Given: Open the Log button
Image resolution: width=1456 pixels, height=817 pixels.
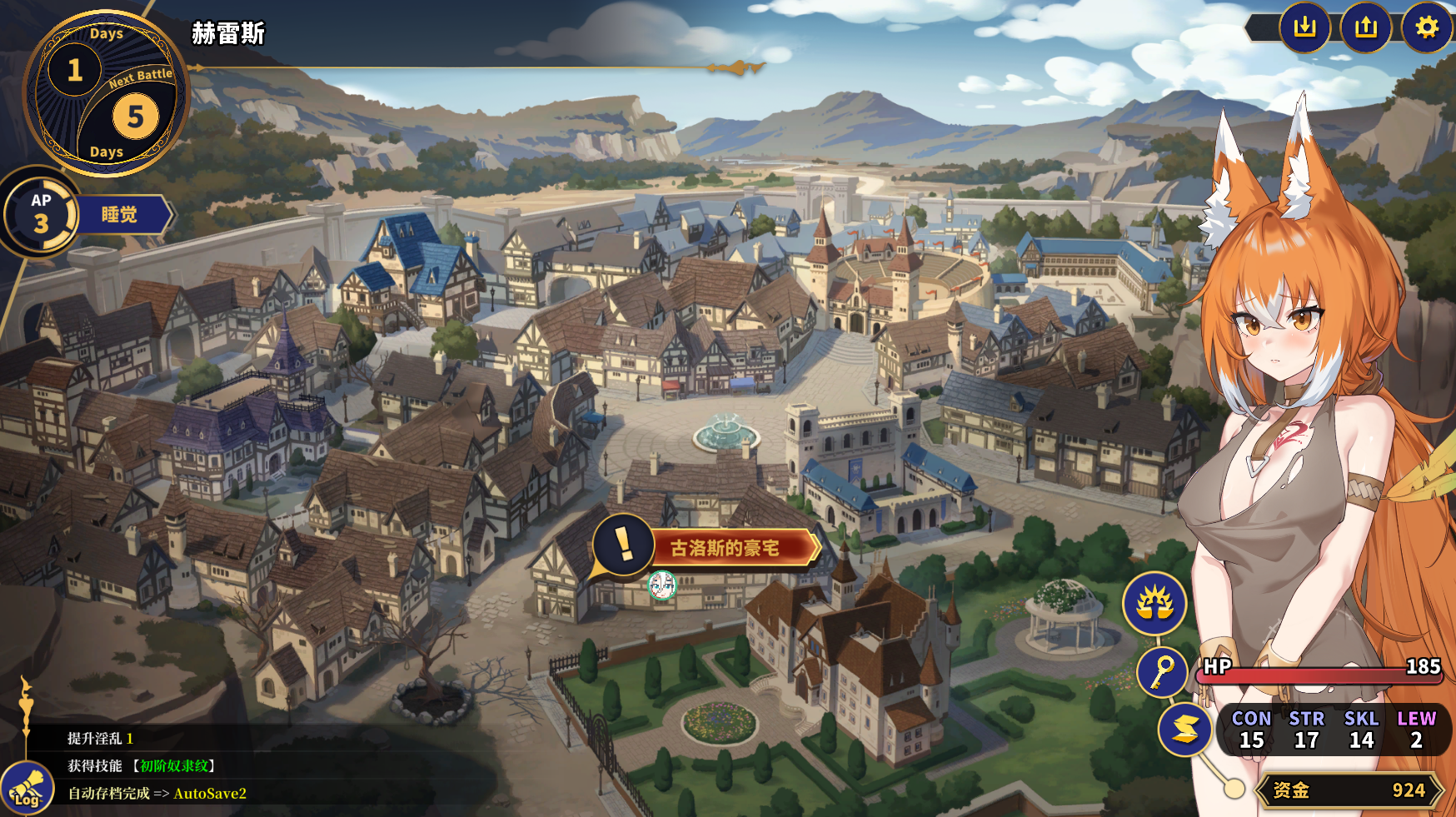Looking at the screenshot, I should pos(27,790).
